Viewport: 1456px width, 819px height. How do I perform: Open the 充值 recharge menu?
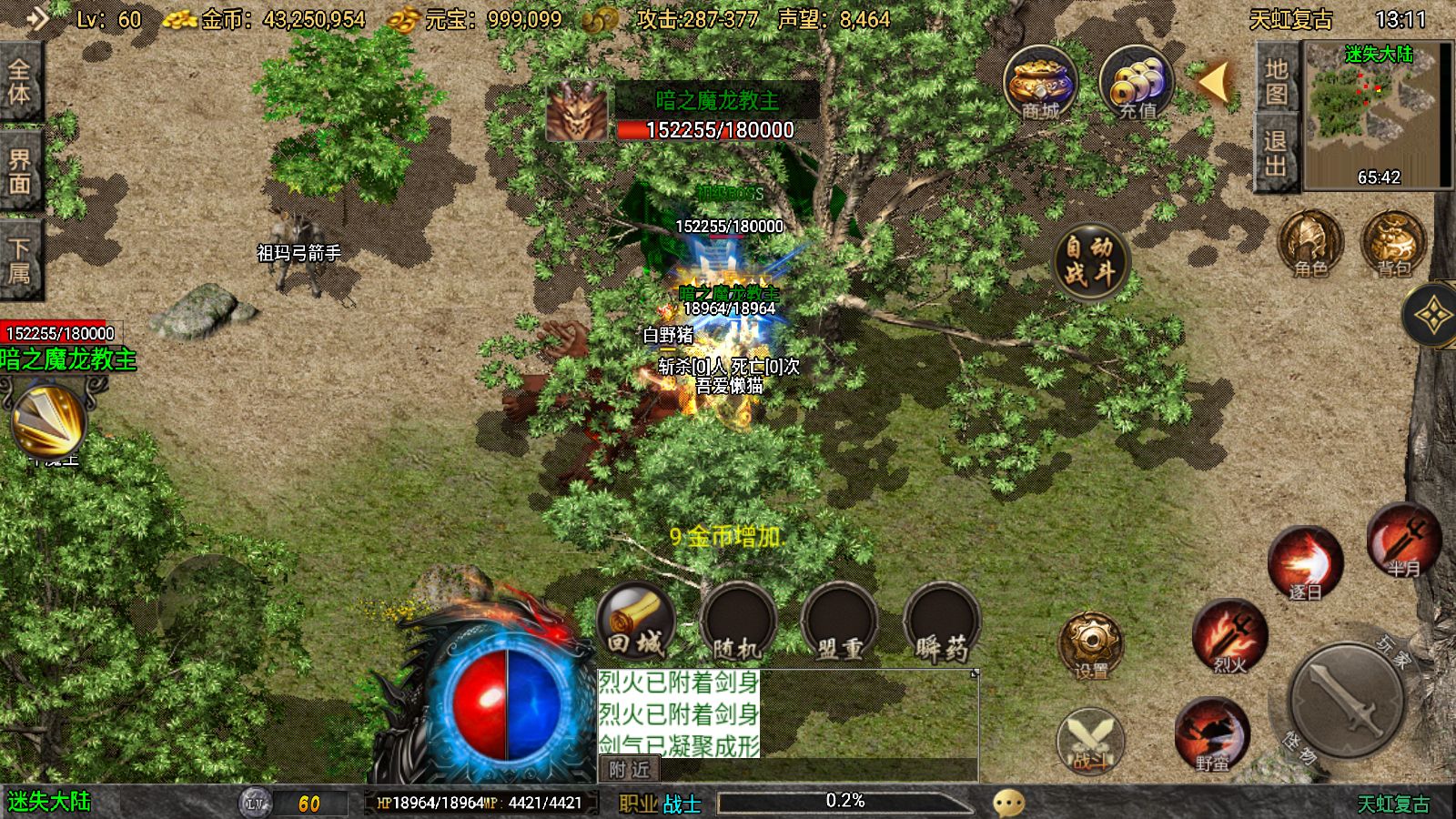pyautogui.click(x=1137, y=84)
